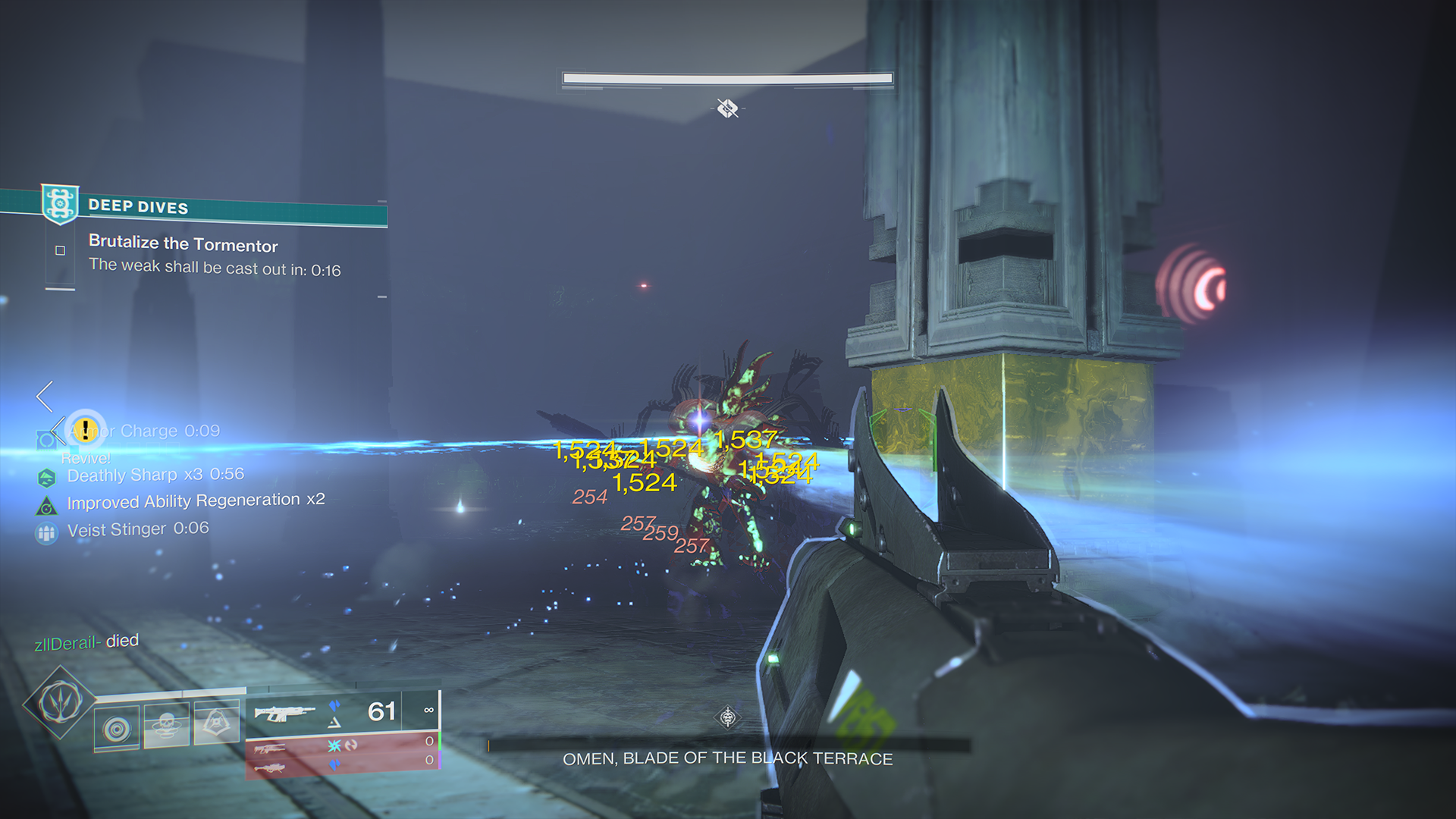Select the Veist Stinger buff icon

point(47,532)
